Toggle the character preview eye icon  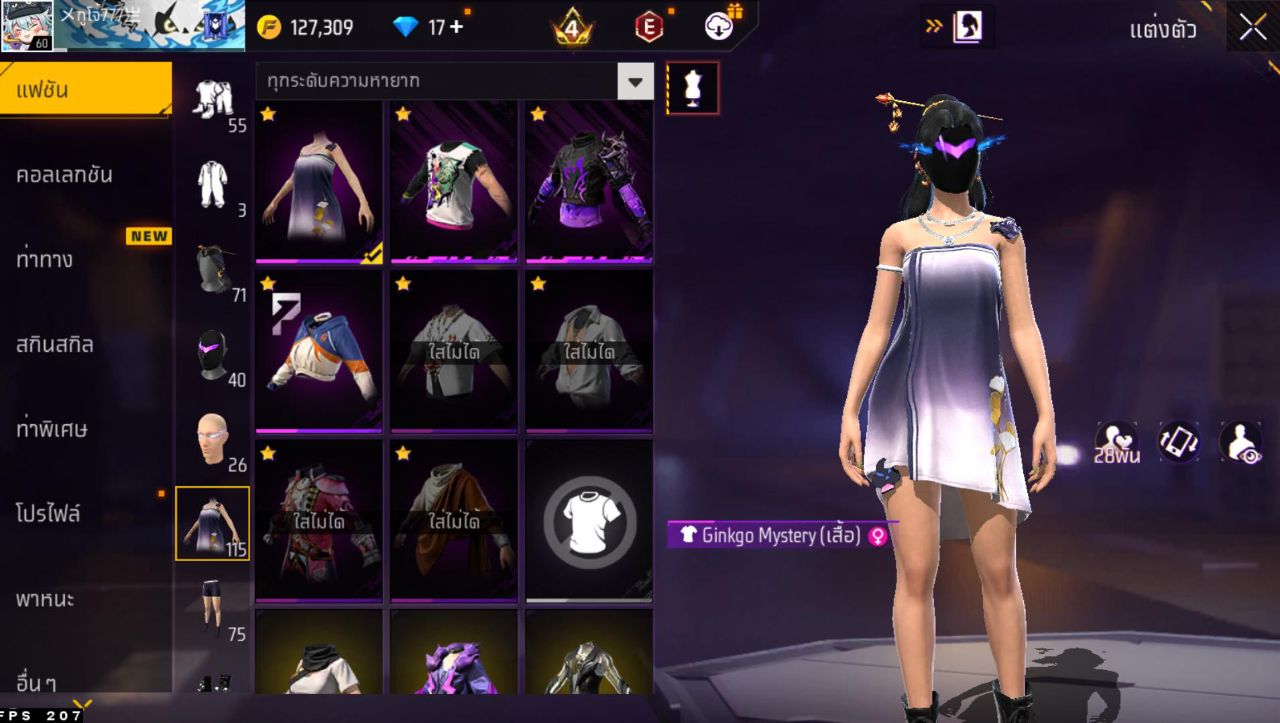(1240, 442)
